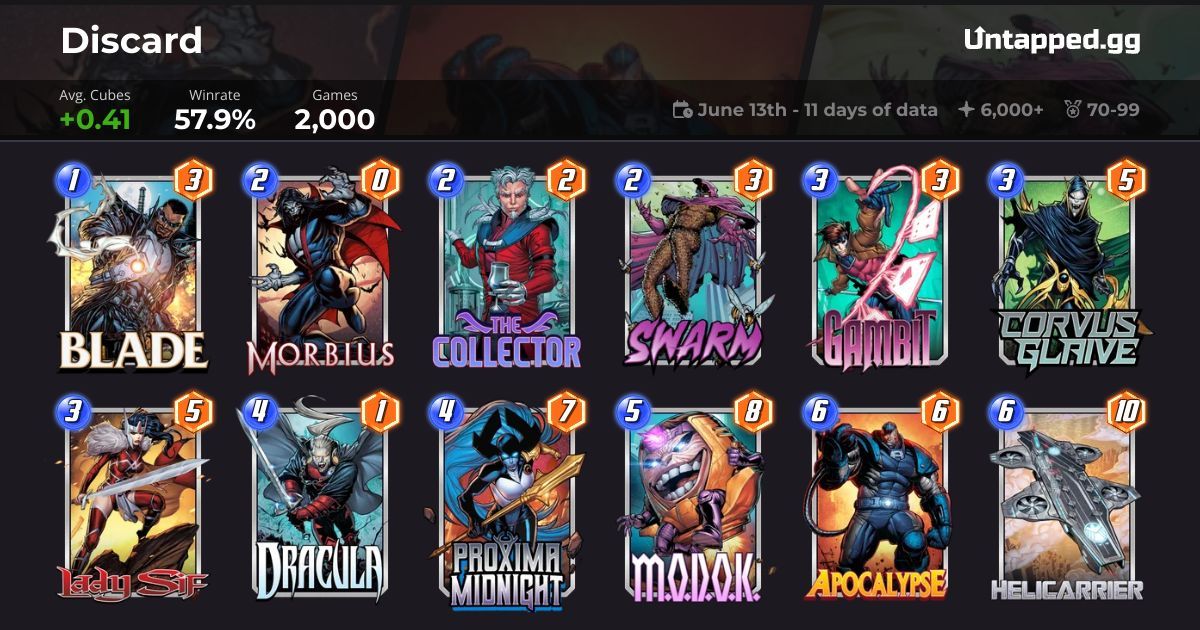The width and height of the screenshot is (1200, 630).
Task: Click the Untapped.gg logo
Action: pos(1051,40)
